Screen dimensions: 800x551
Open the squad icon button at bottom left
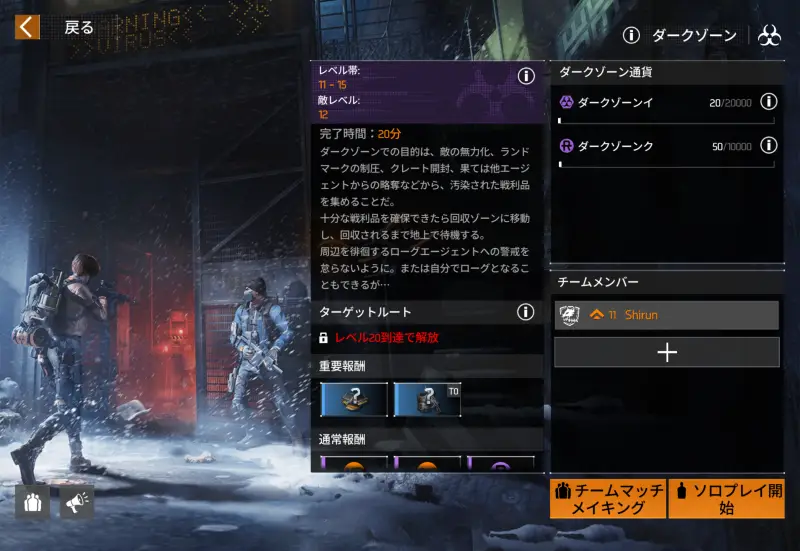click(32, 502)
